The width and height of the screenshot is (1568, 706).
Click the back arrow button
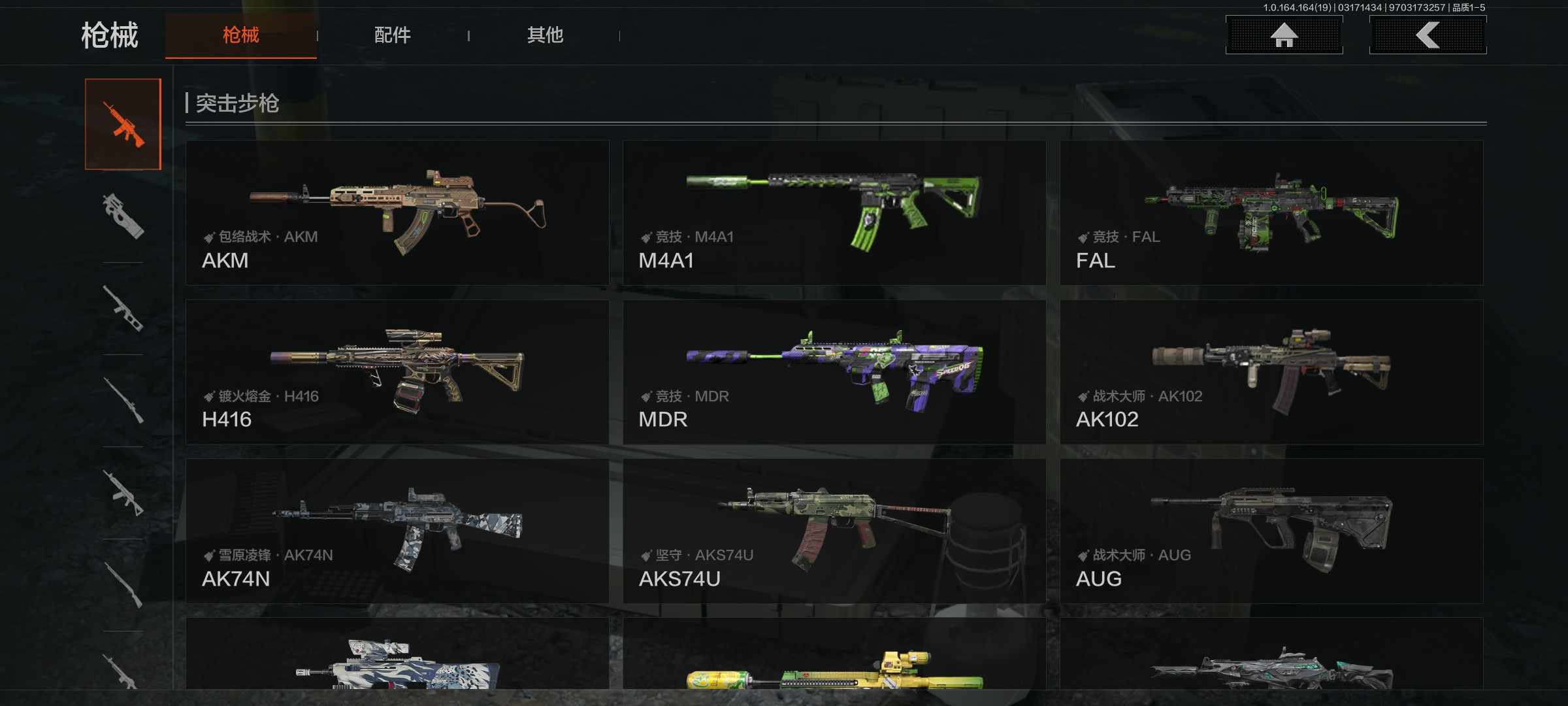(1428, 35)
